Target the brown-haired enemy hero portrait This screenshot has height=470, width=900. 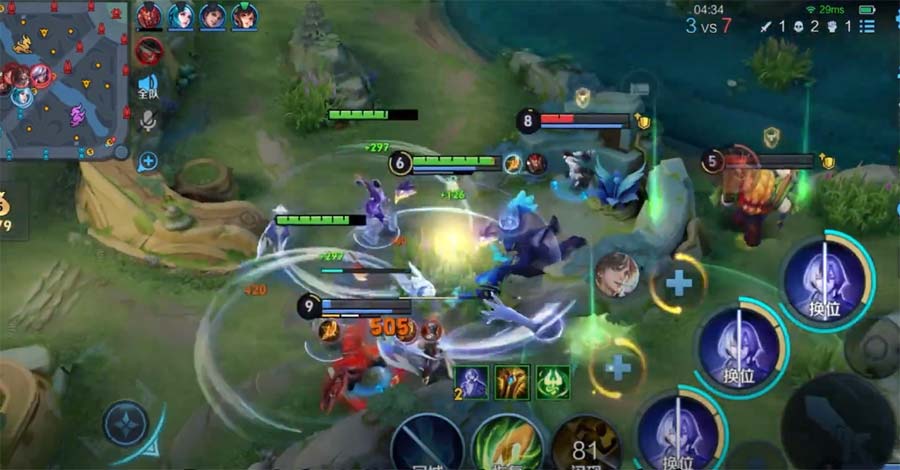point(617,274)
